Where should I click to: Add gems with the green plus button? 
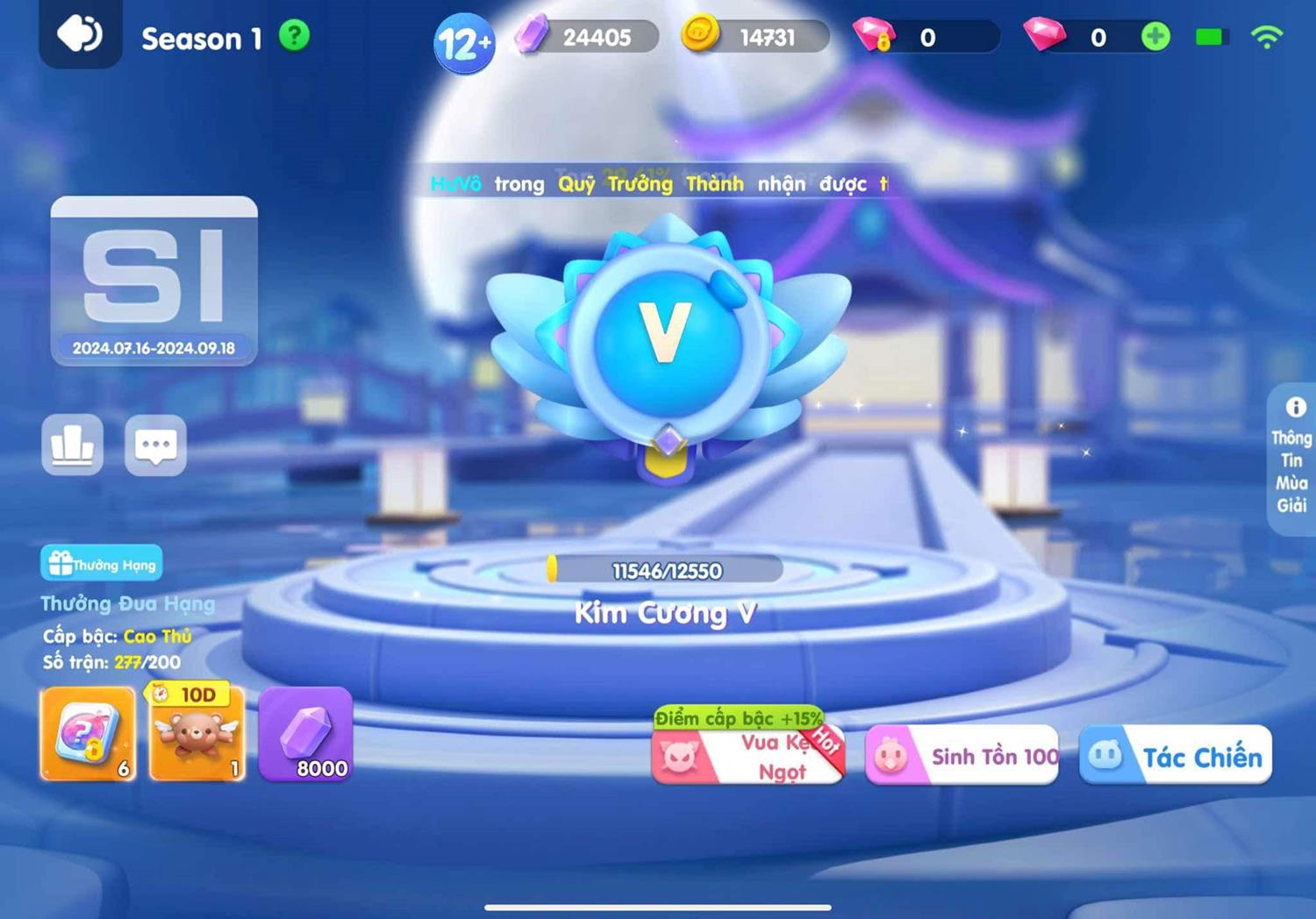(1155, 37)
